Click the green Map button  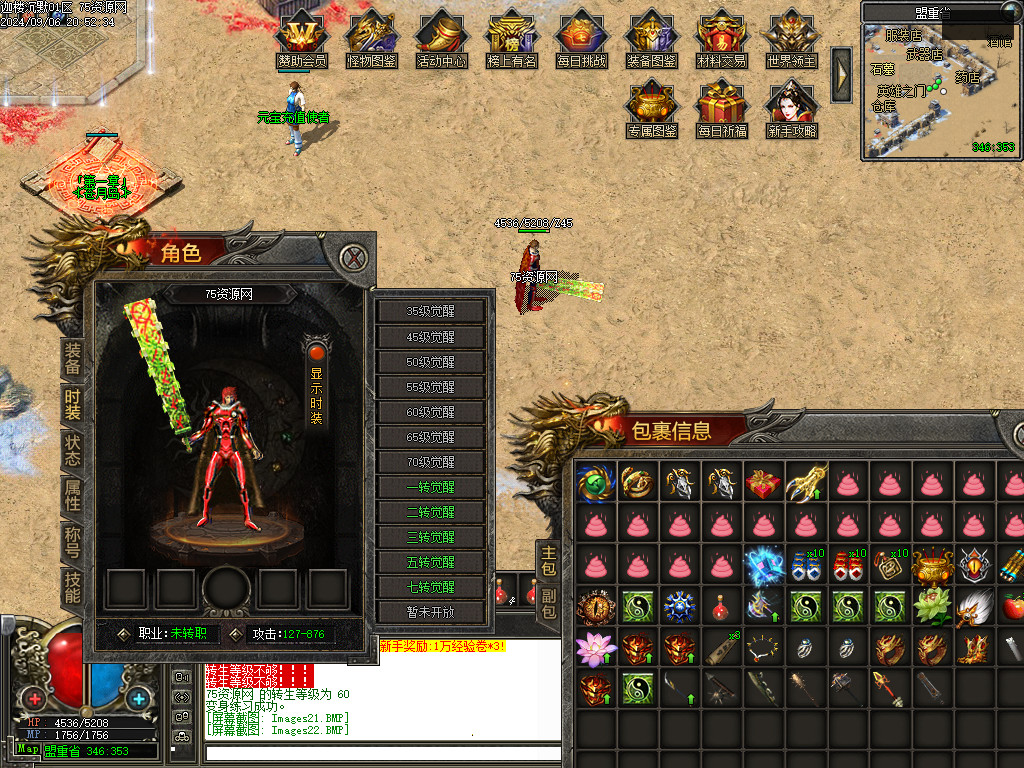point(28,749)
